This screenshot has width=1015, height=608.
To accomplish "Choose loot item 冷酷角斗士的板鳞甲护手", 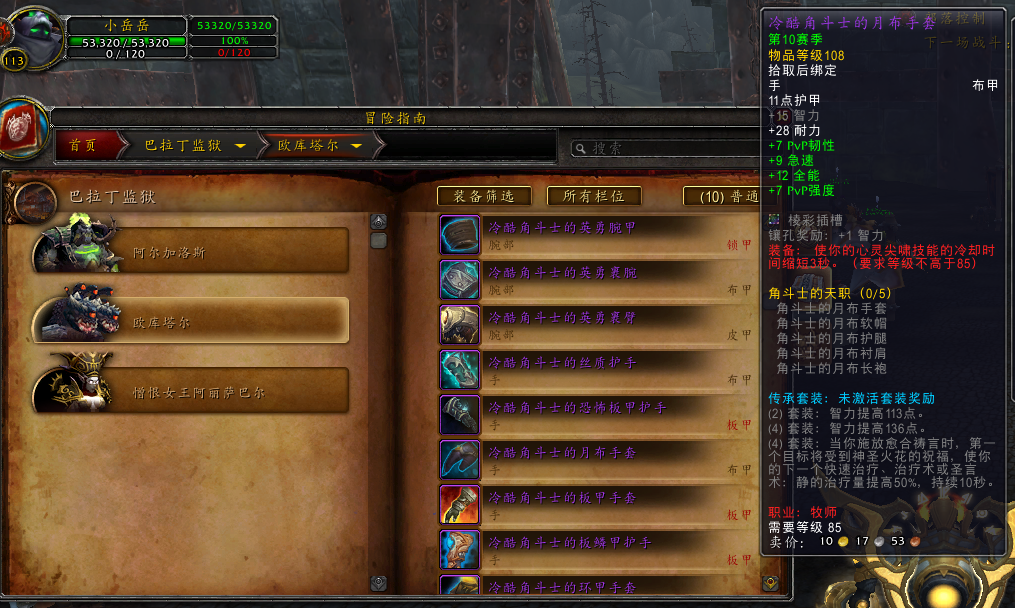I will point(597,550).
